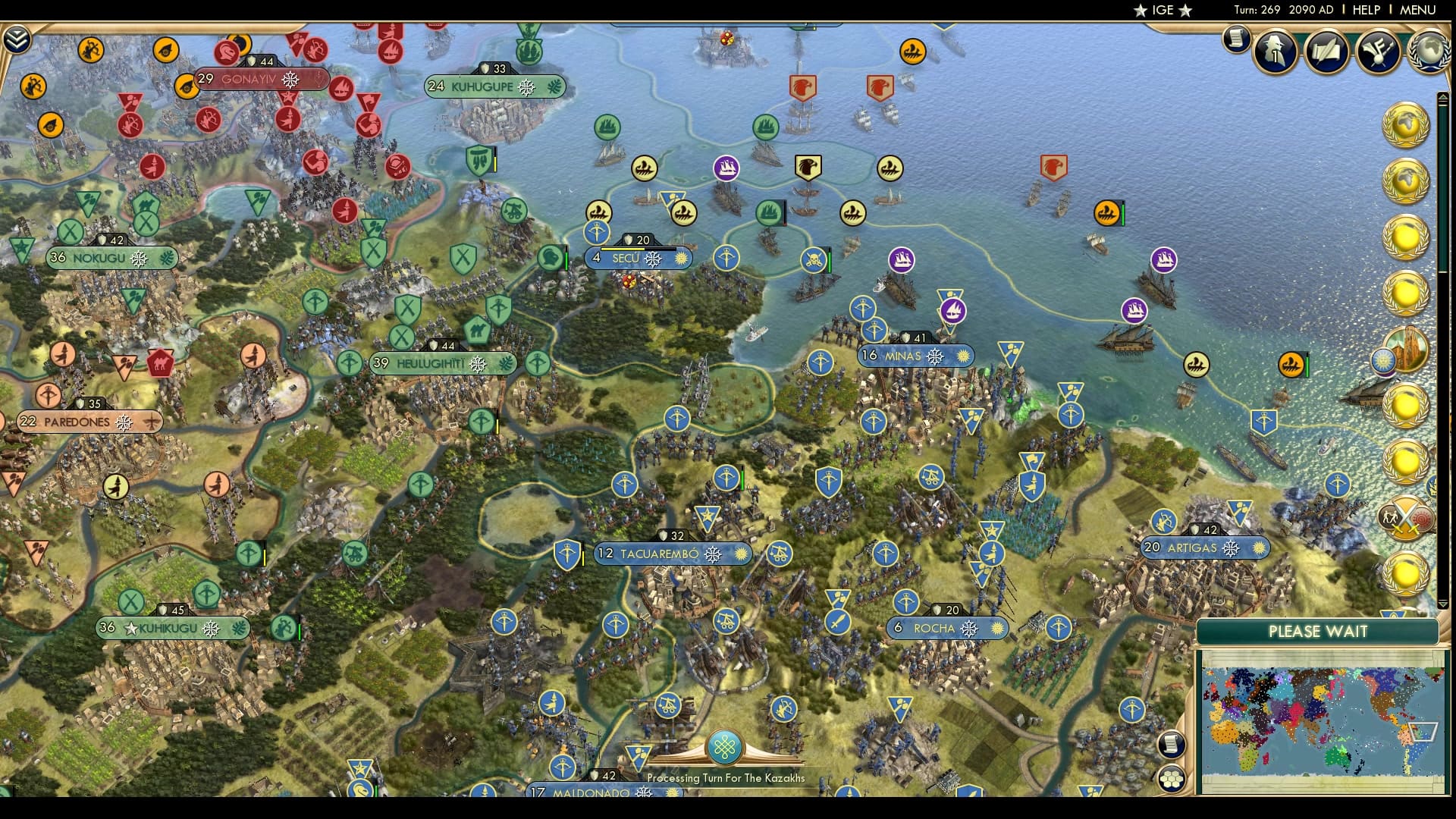
Task: Expand the top-left corner arrow panel
Action: click(16, 39)
